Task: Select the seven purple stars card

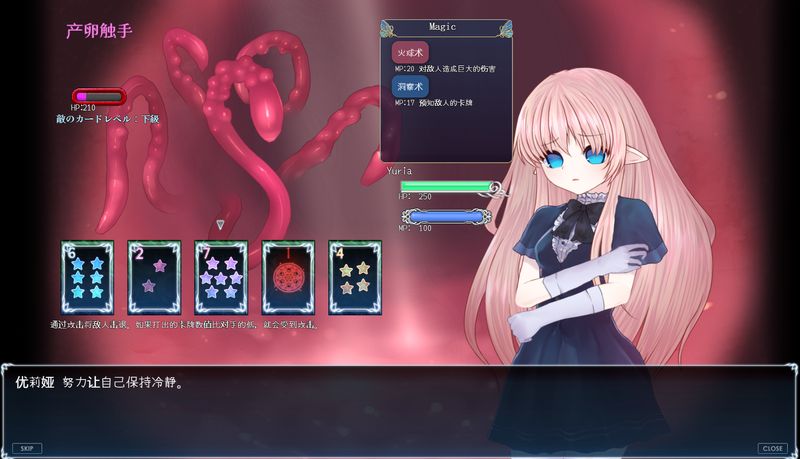Action: pos(220,278)
